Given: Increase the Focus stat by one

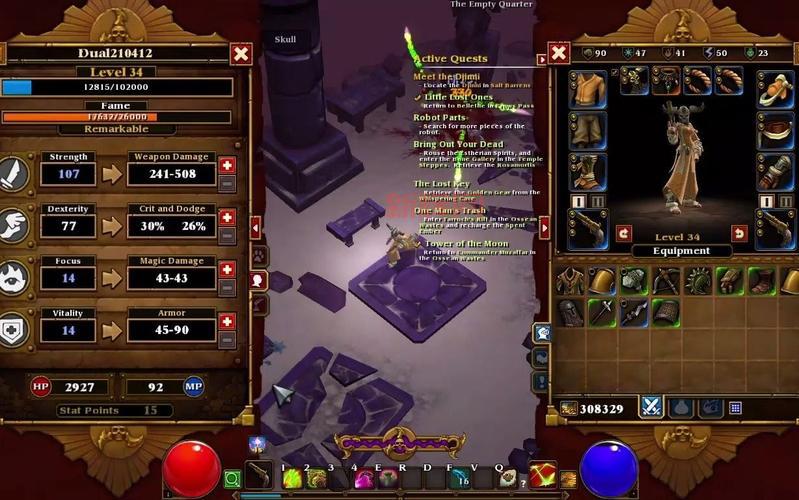Looking at the screenshot, I should pyautogui.click(x=227, y=269).
